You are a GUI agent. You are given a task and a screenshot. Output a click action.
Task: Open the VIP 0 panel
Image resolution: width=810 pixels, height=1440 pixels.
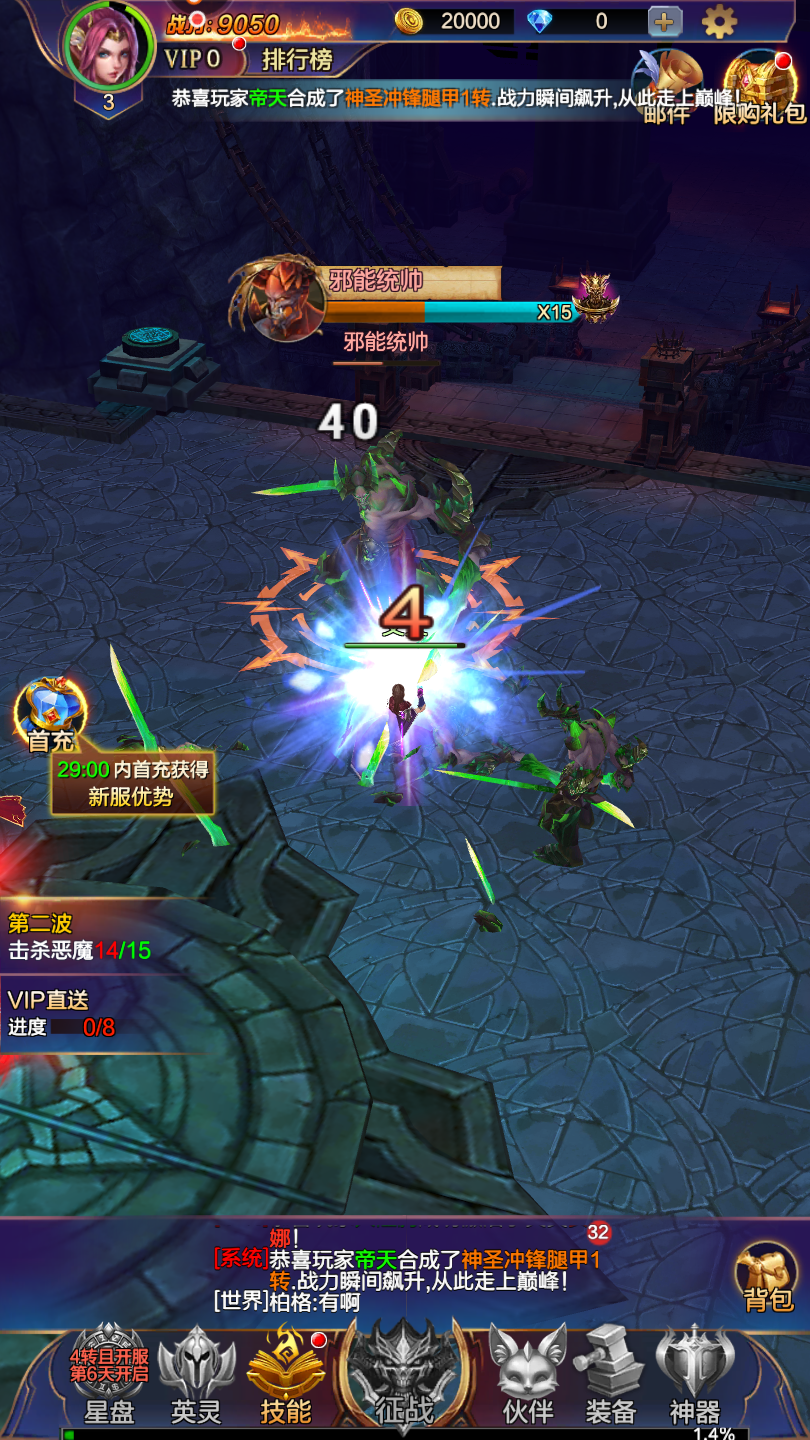[193, 59]
